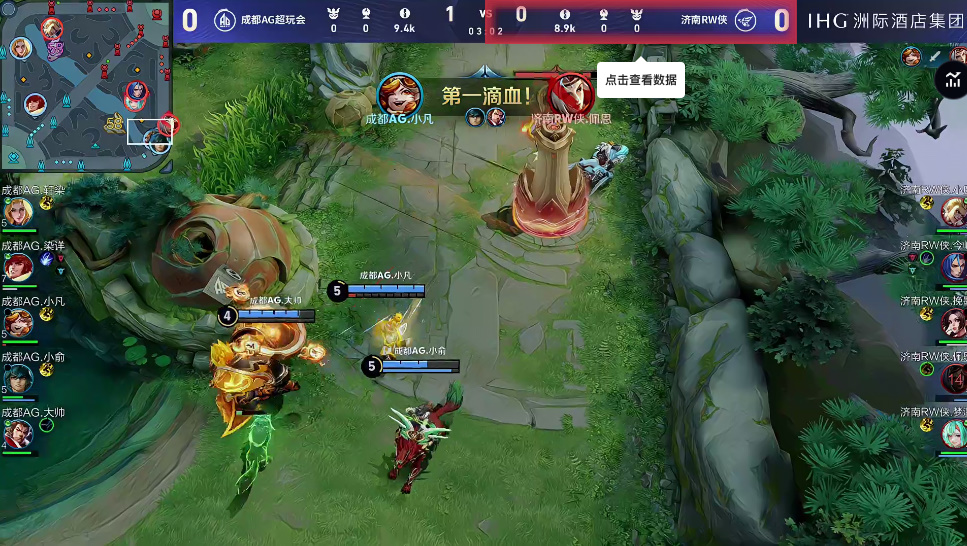Select player 成都AG.小俞 portrait
The width and height of the screenshot is (967, 546).
(x=18, y=378)
